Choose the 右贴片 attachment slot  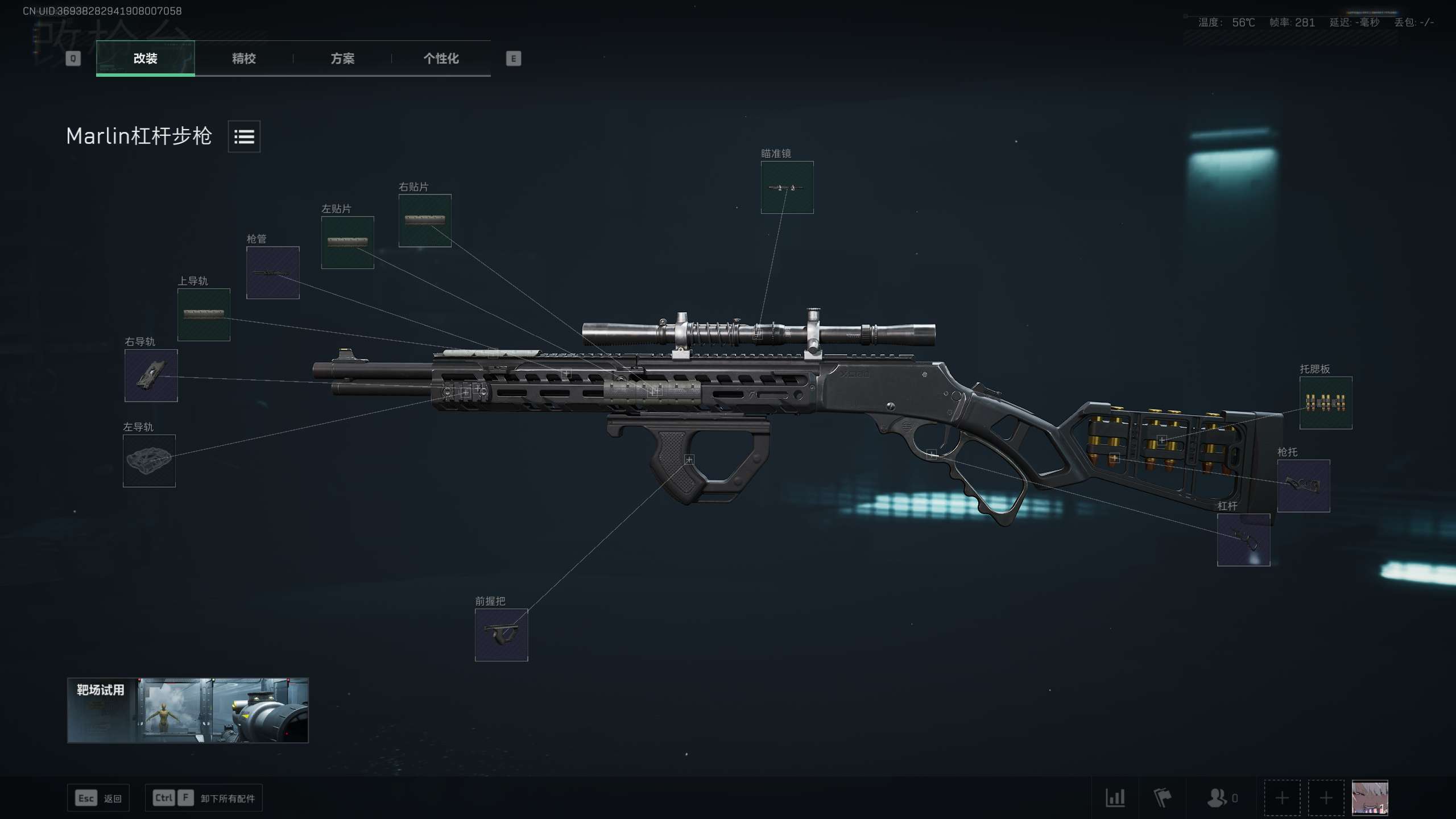click(x=425, y=220)
